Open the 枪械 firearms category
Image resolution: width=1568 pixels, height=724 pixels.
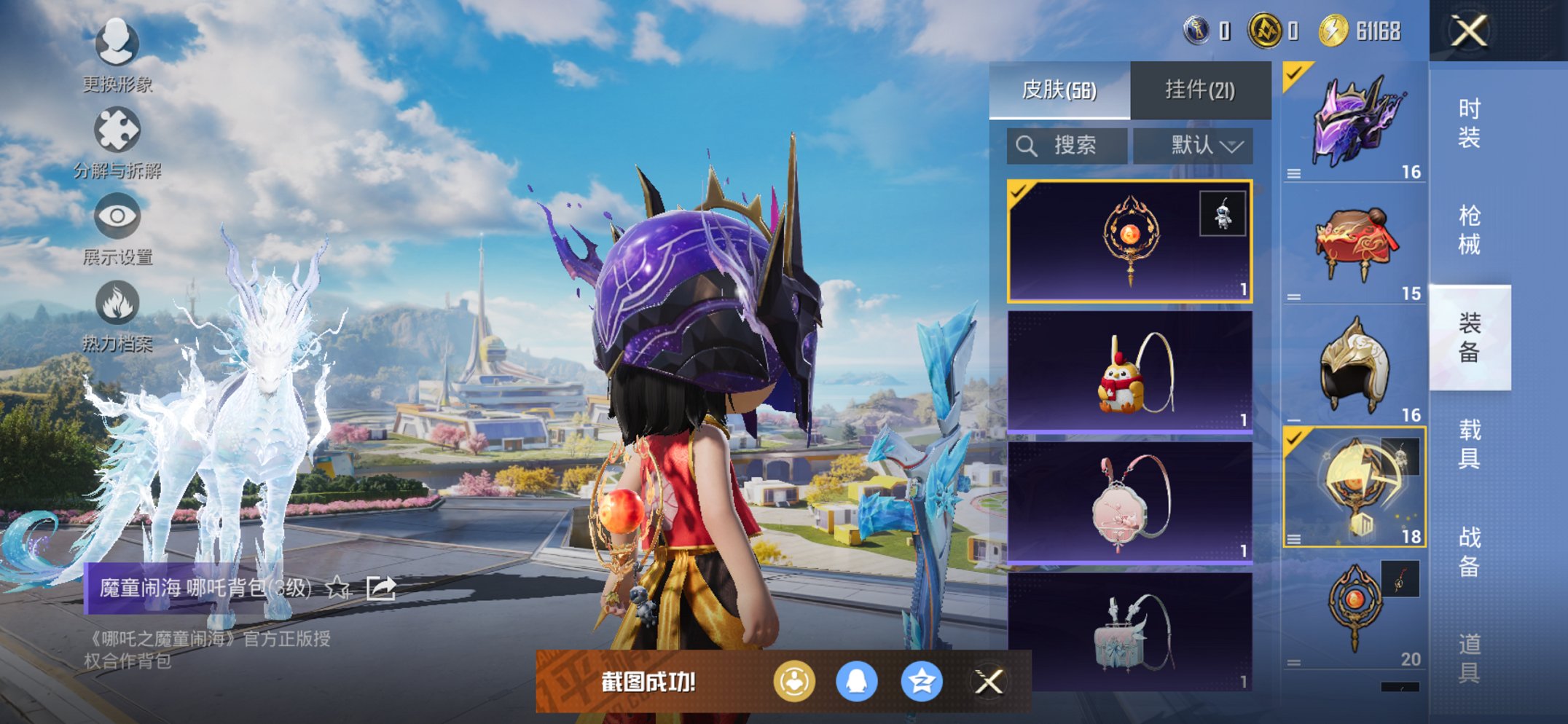[x=1469, y=230]
